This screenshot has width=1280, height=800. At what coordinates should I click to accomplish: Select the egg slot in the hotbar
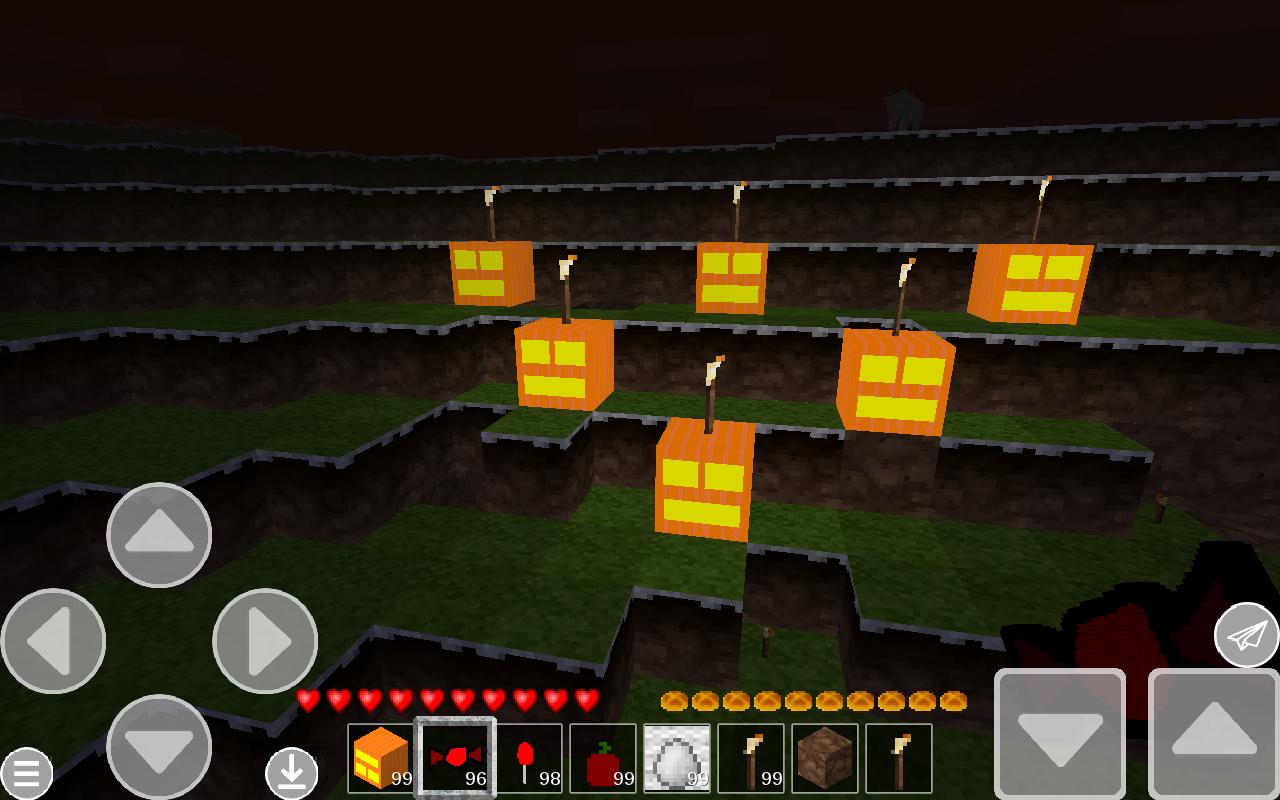[x=676, y=757]
